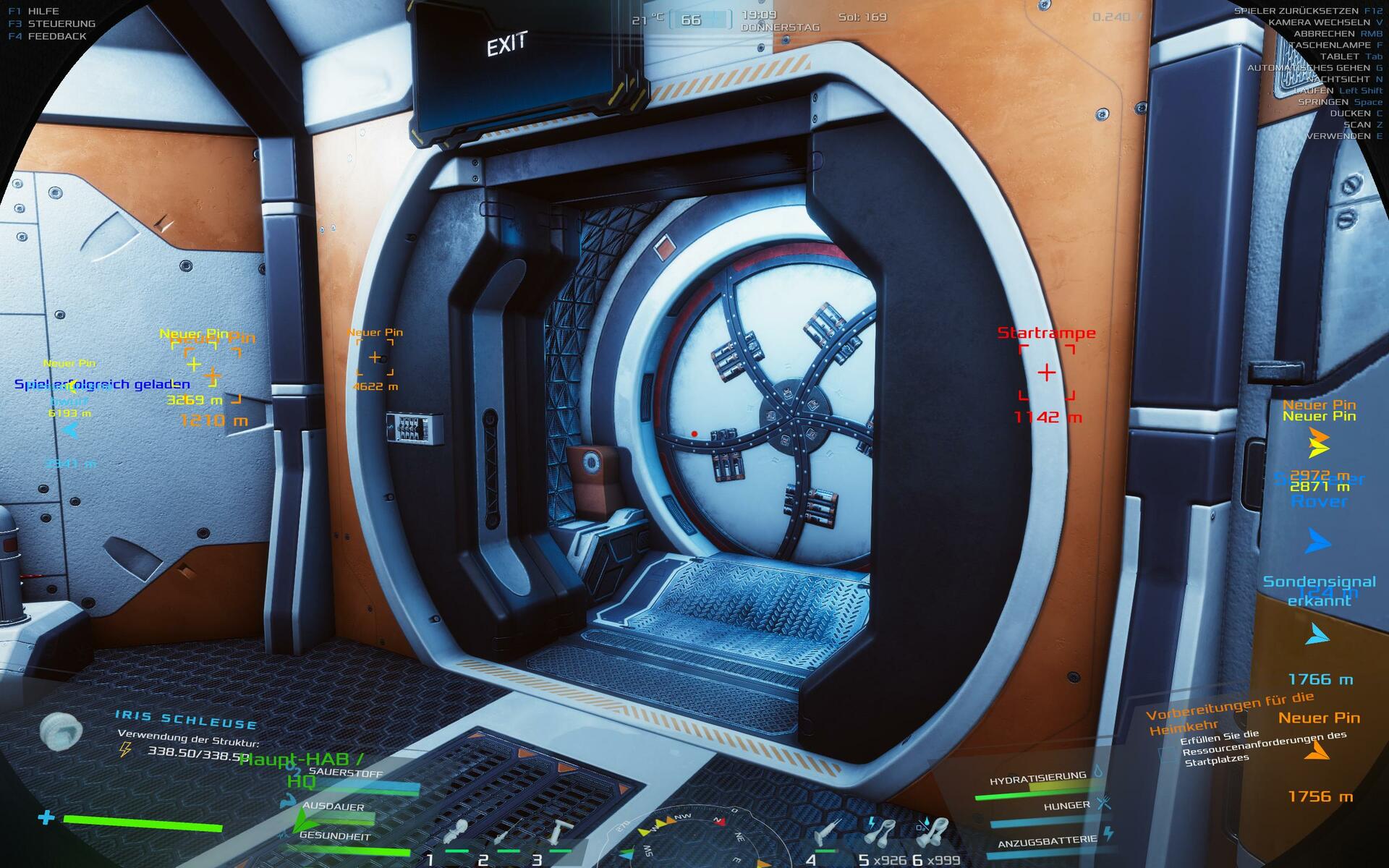Screen dimensions: 1389x868
Task: Choose the pipe item in slot 6
Action: tap(933, 833)
